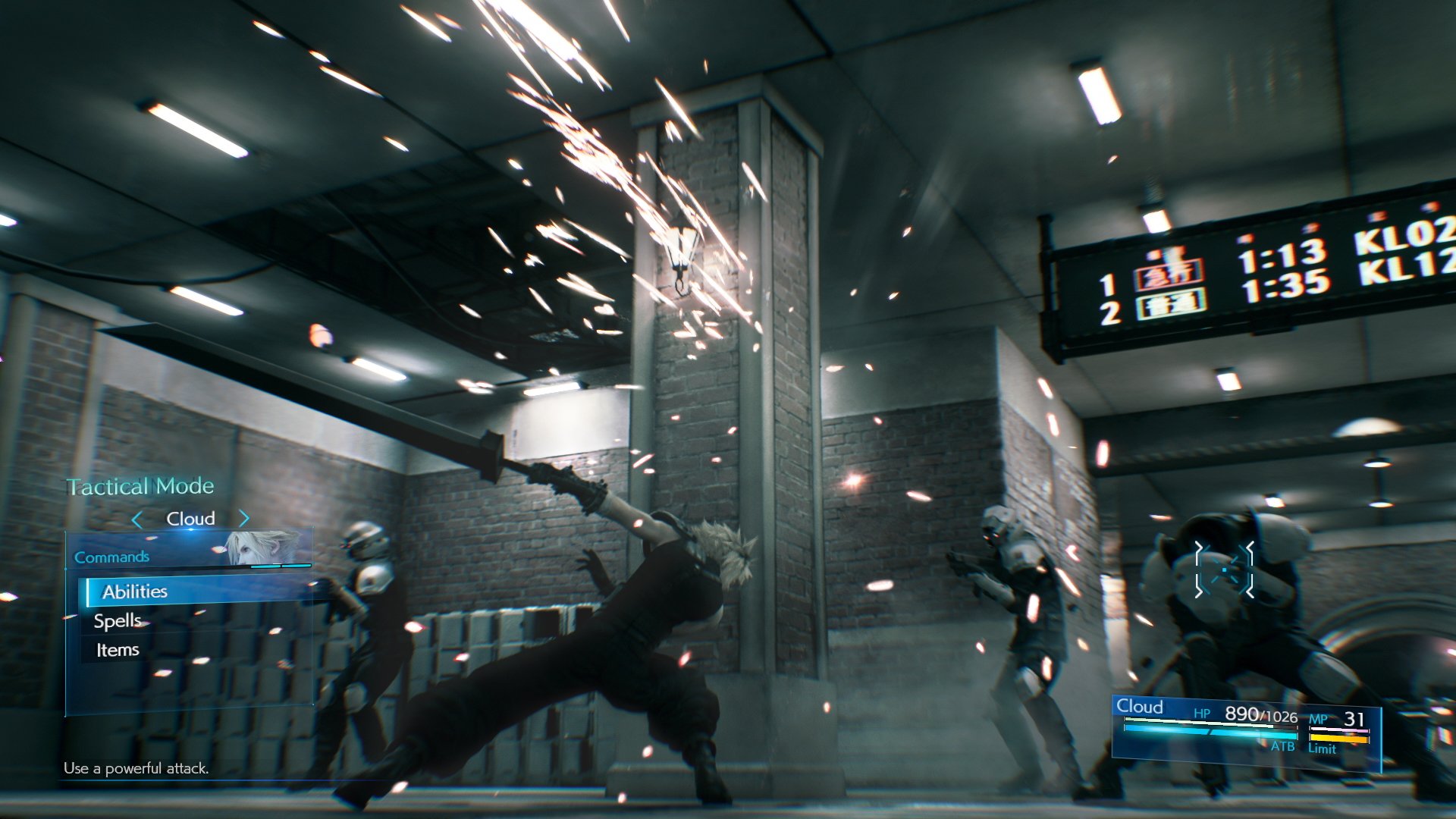Click the Tactical Mode banner
The height and width of the screenshot is (819, 1456).
pyautogui.click(x=139, y=486)
